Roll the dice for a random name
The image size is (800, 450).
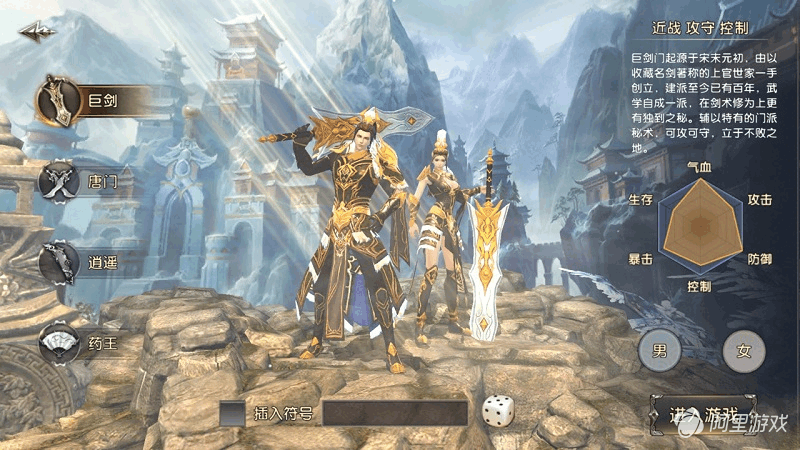tap(498, 411)
